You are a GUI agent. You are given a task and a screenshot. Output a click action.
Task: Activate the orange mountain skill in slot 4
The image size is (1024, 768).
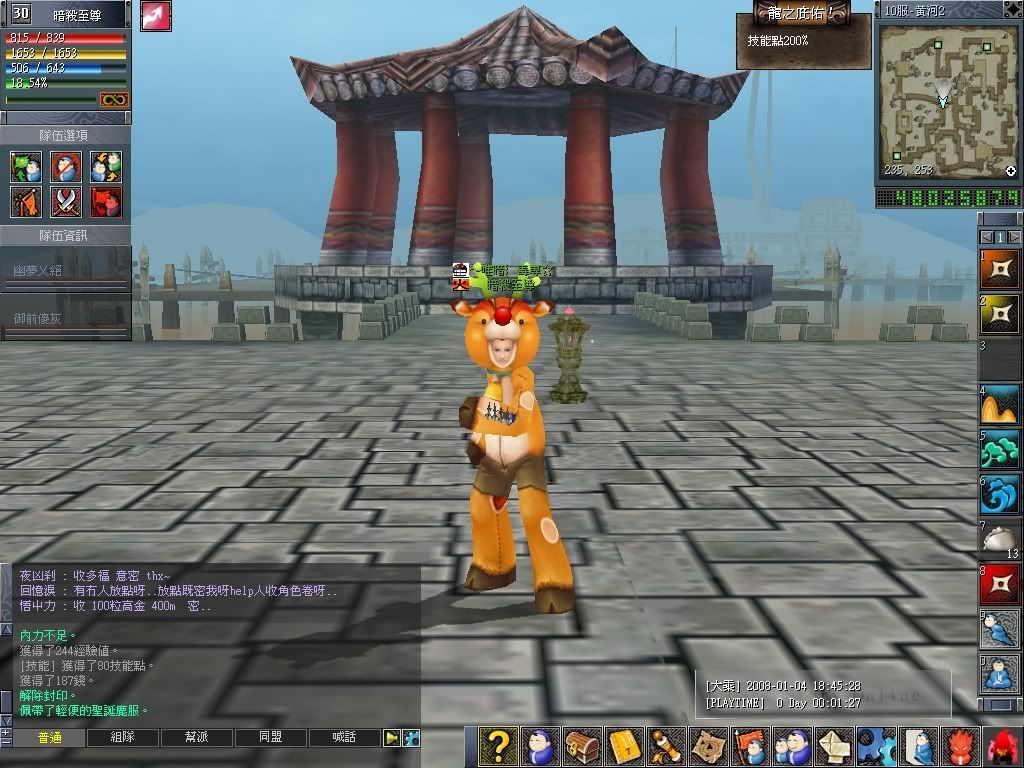point(1000,404)
